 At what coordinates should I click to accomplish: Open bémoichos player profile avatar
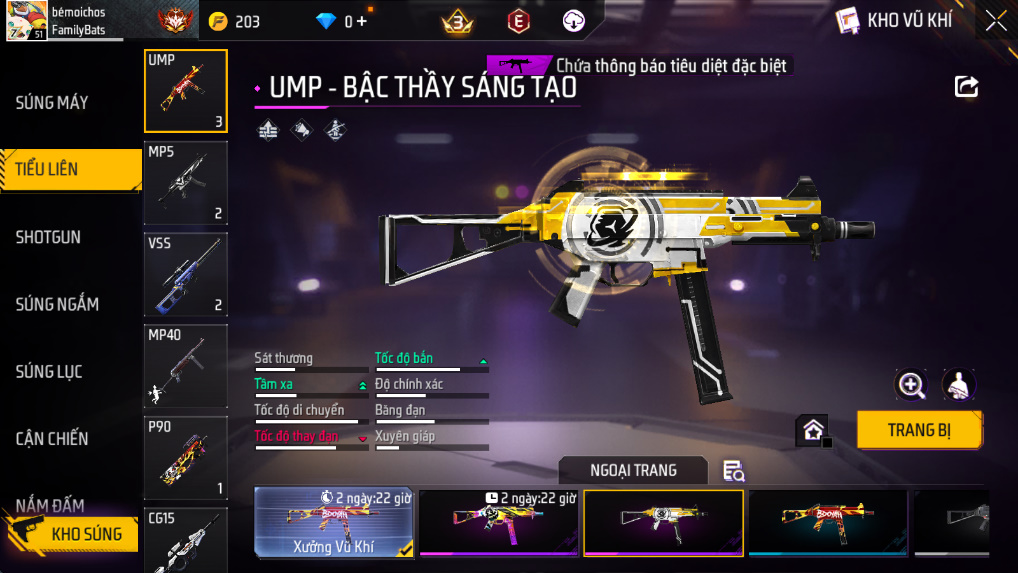[x=25, y=21]
